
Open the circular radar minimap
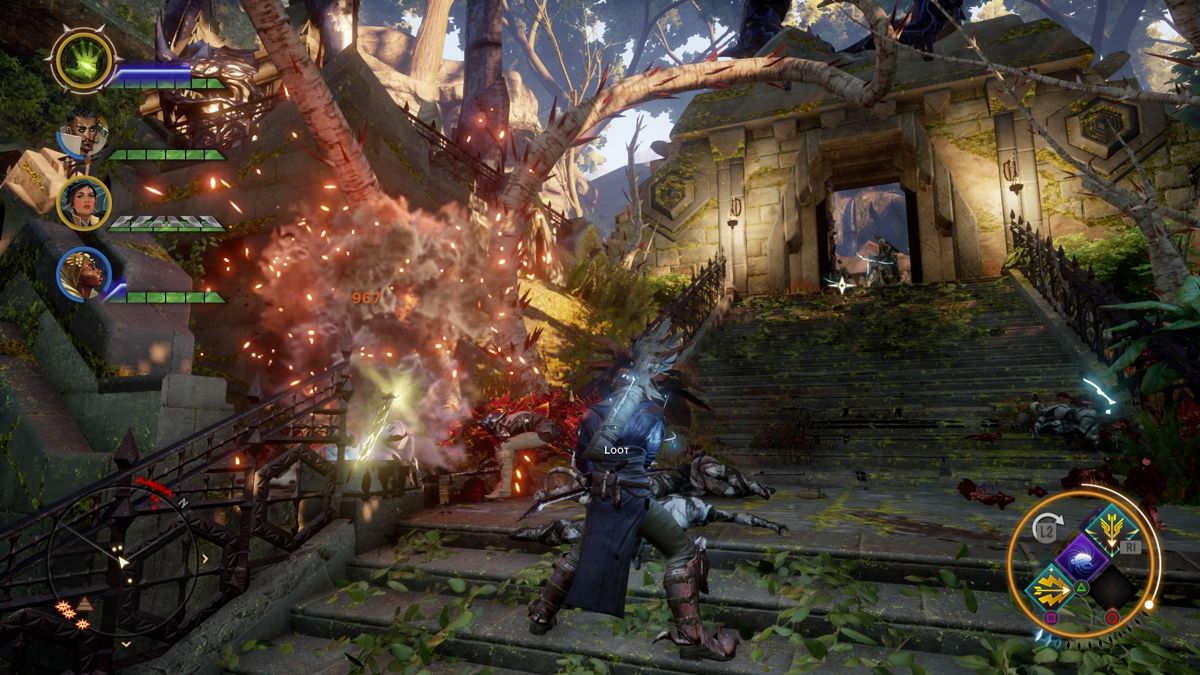(x=122, y=558)
